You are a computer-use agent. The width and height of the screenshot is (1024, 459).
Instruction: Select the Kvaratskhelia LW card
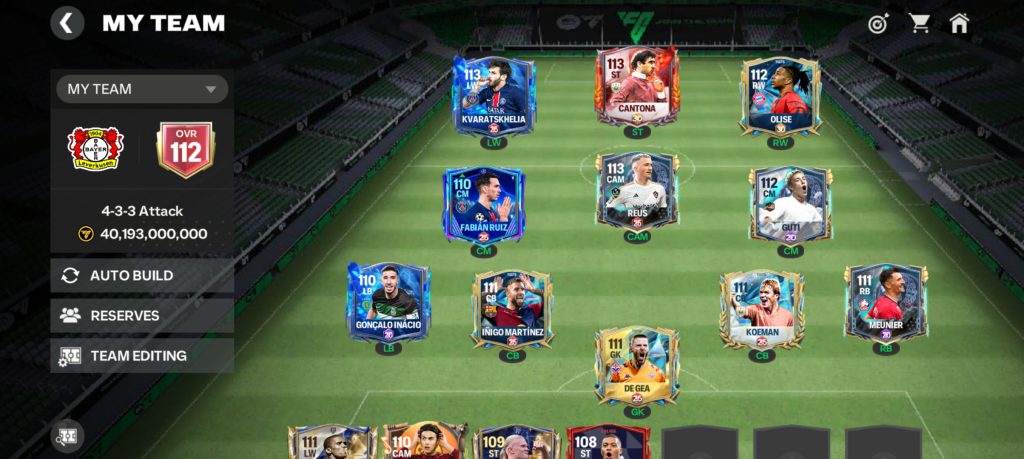(x=494, y=93)
